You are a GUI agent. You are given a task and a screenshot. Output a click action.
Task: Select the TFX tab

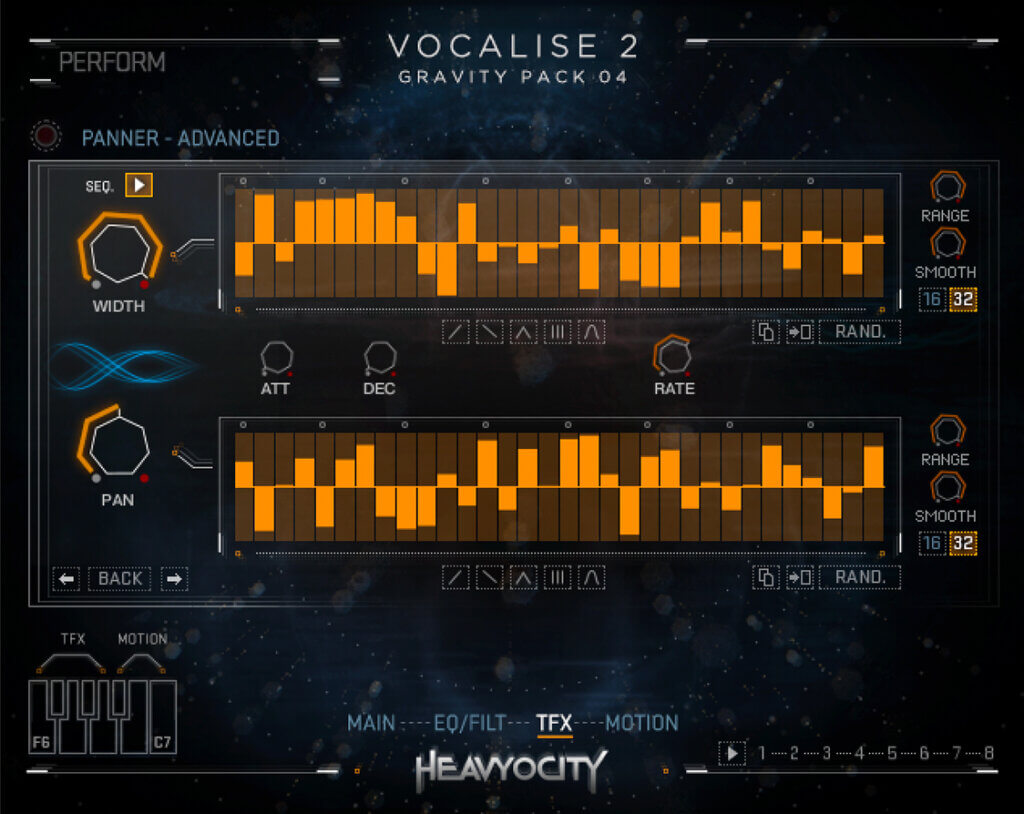554,723
